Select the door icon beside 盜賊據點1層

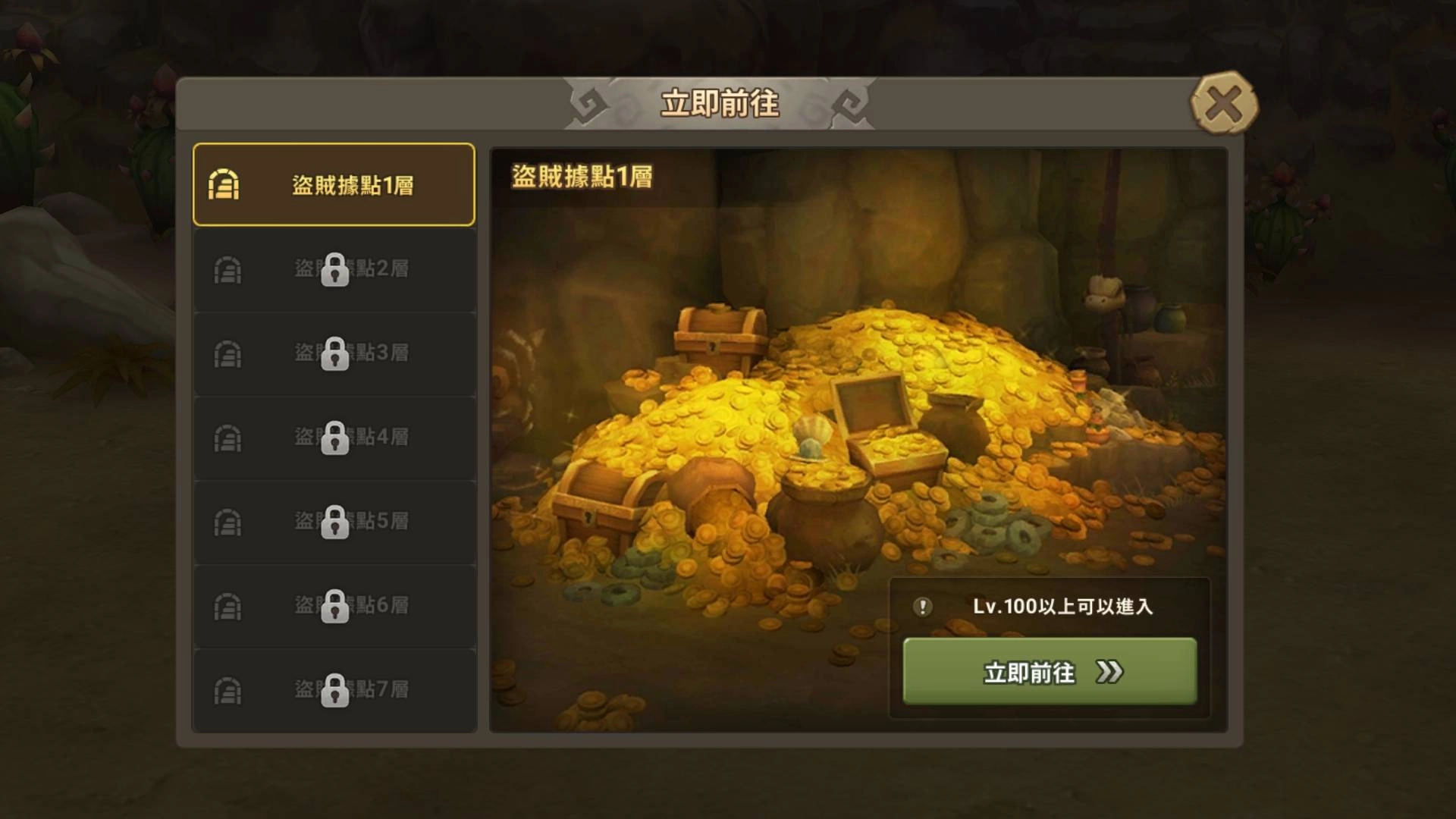pyautogui.click(x=223, y=184)
